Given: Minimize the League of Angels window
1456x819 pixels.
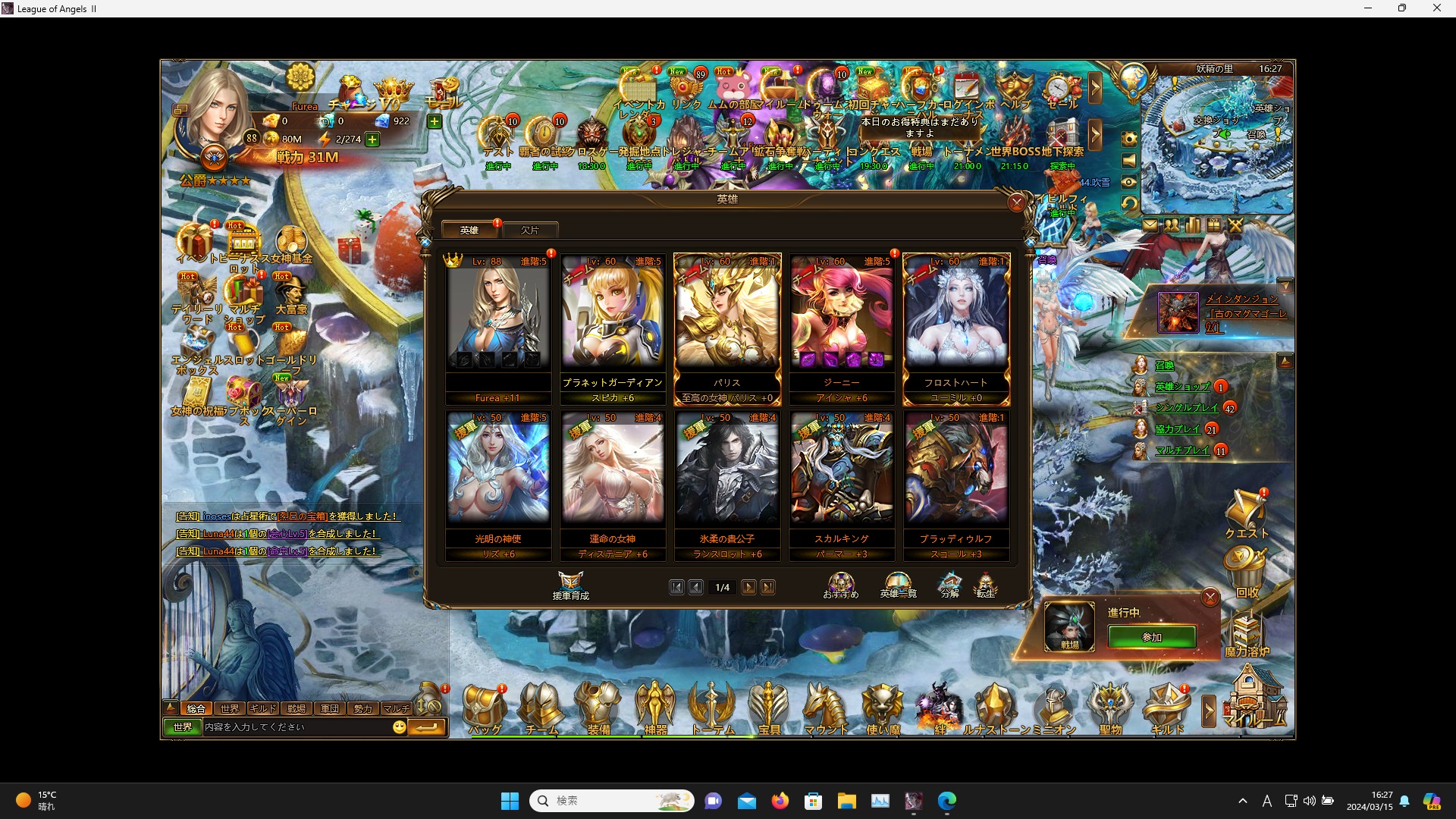Looking at the screenshot, I should tap(1368, 8).
